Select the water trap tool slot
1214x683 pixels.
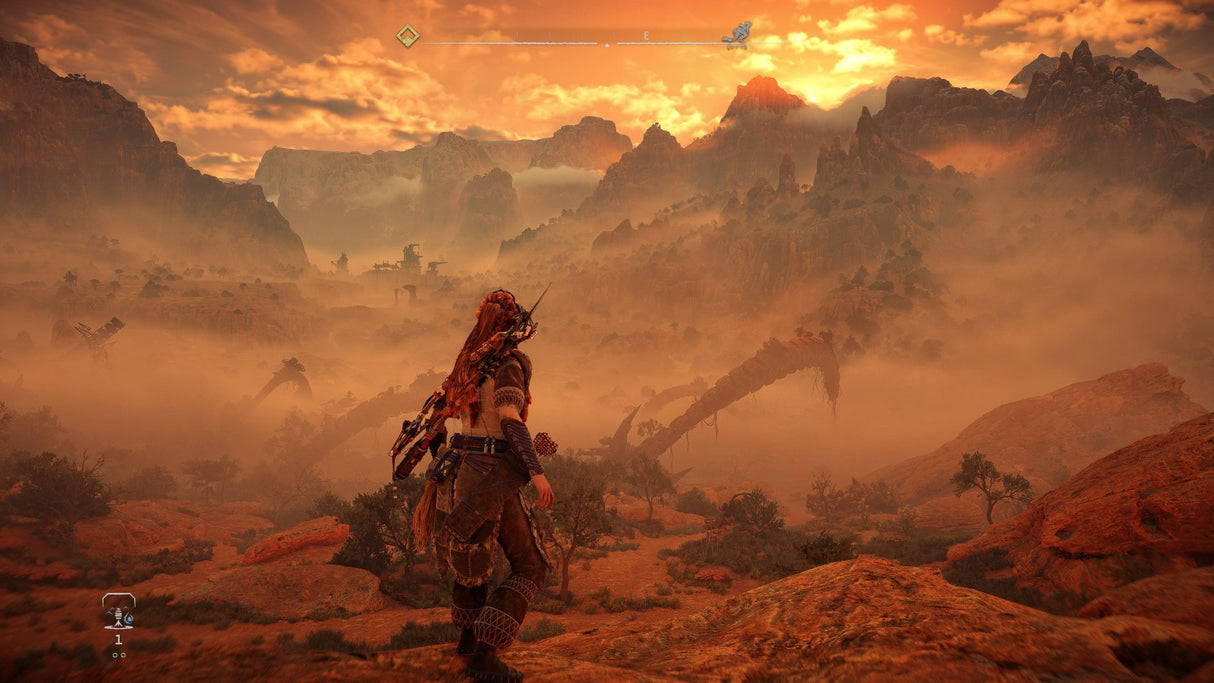click(118, 611)
